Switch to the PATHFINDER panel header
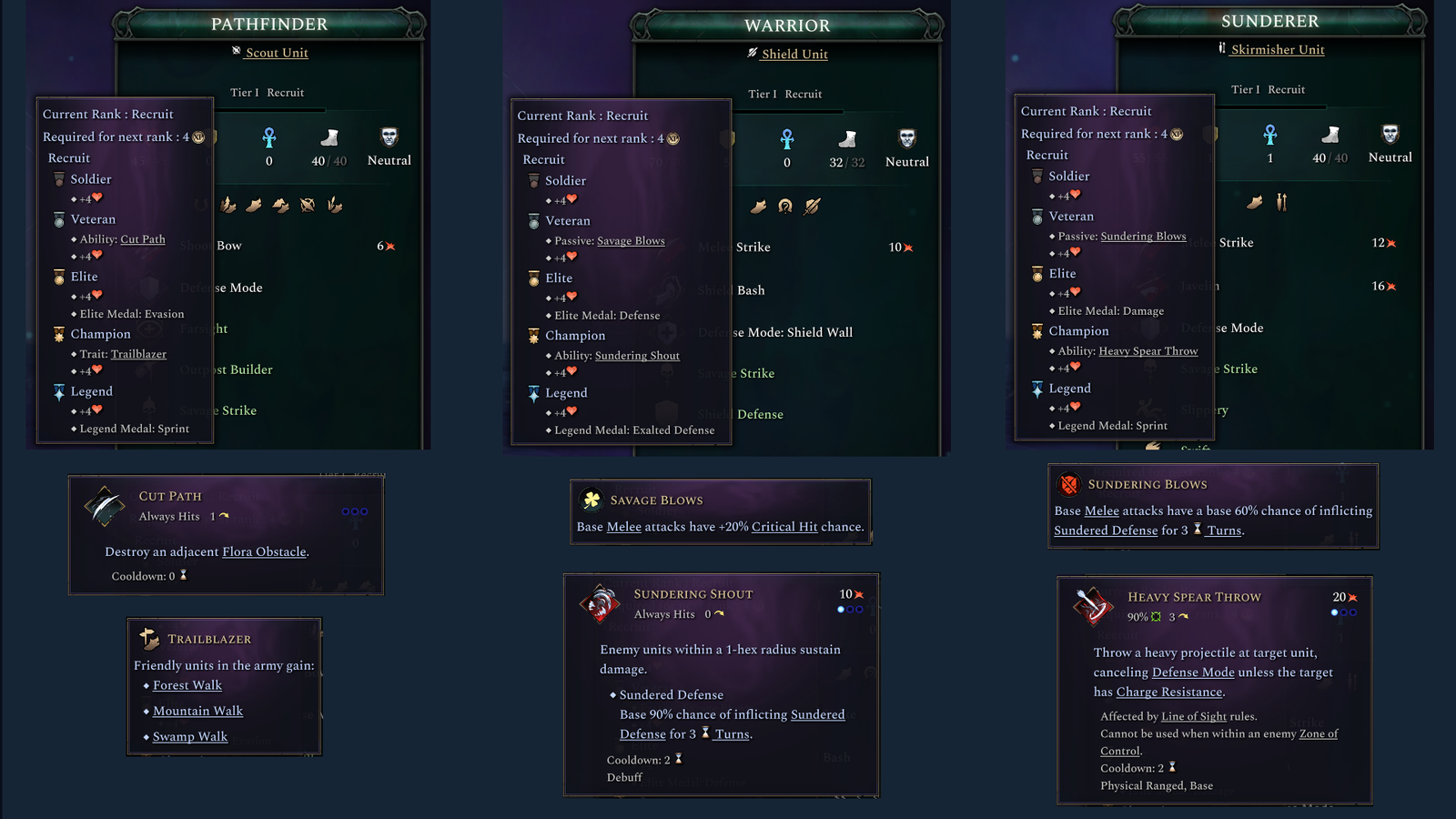This screenshot has width=1456, height=819. pyautogui.click(x=268, y=25)
